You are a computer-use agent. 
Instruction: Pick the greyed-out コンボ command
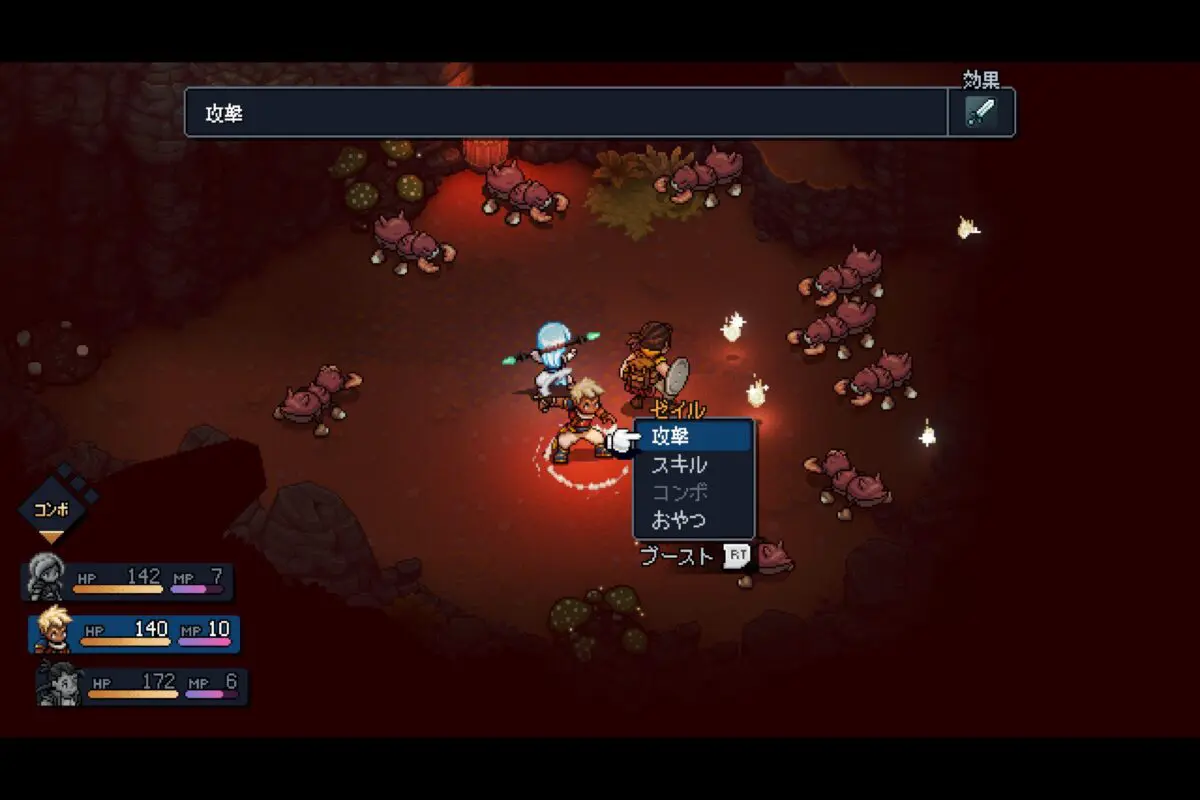(694, 492)
